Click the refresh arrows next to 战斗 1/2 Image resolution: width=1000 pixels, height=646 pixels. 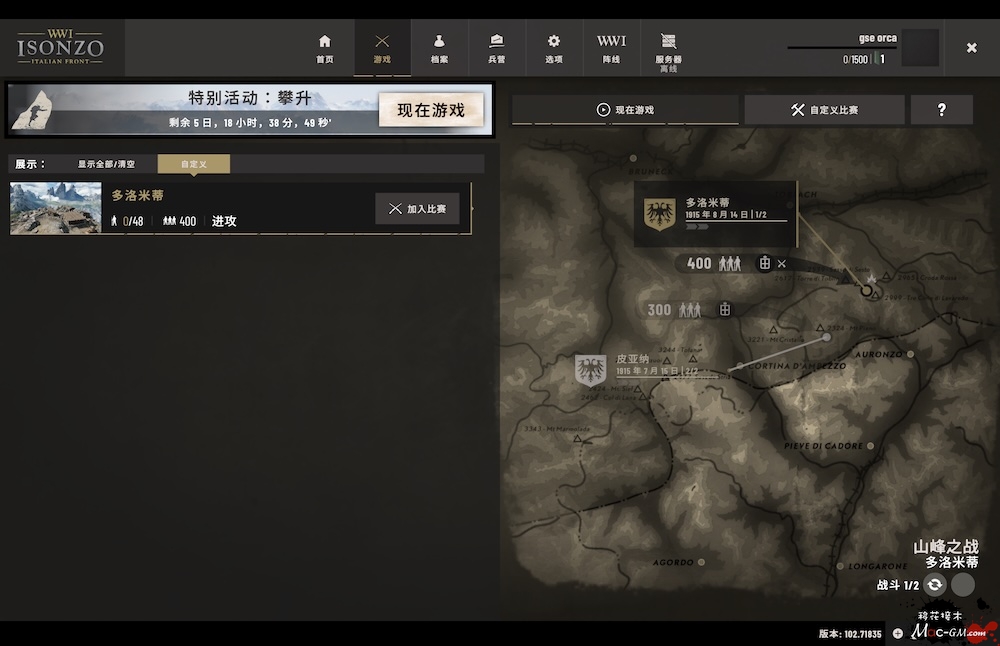point(935,586)
